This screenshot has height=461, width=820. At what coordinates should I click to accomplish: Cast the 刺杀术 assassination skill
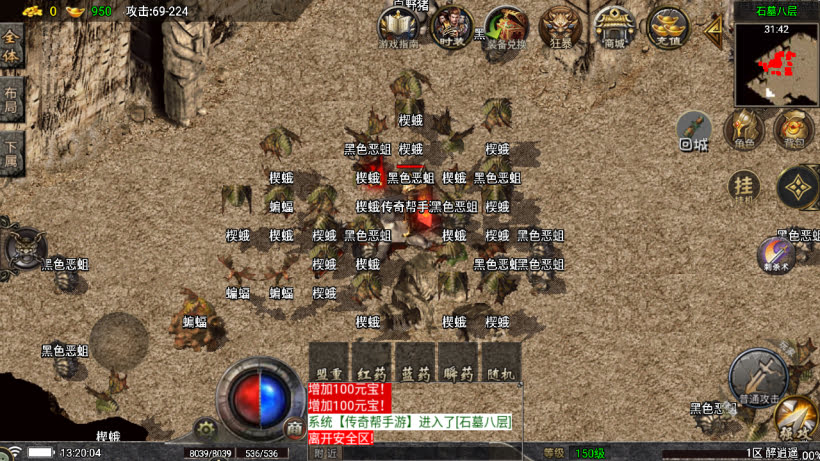(775, 255)
